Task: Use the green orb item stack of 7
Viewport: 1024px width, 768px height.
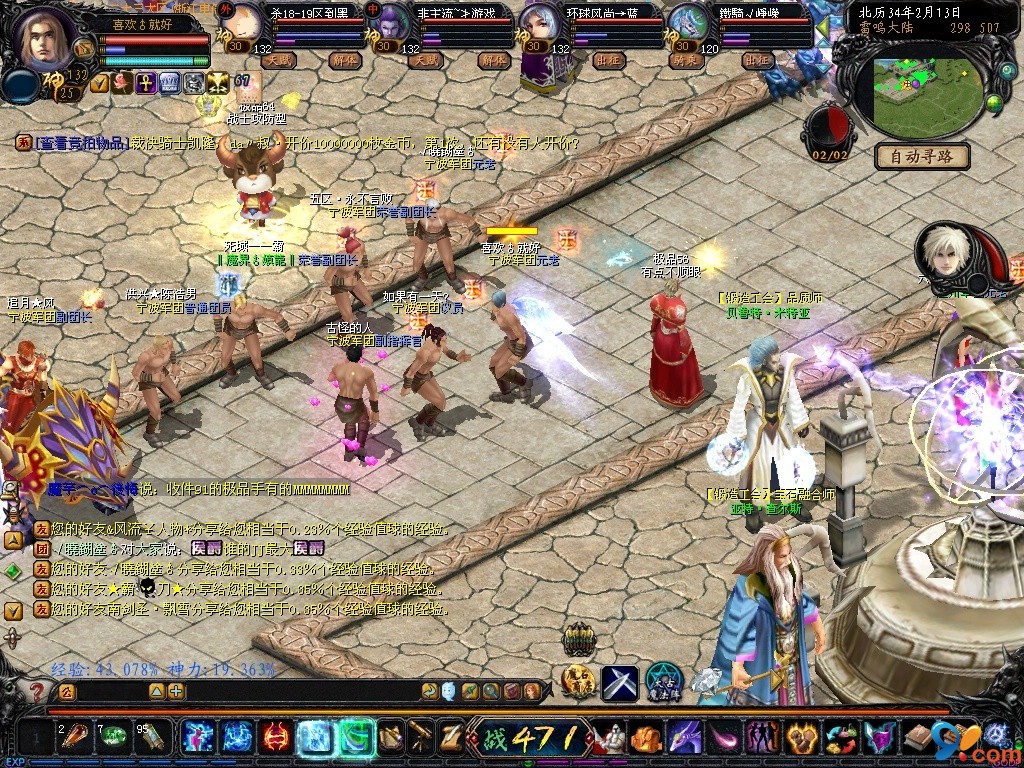Action: (113, 738)
